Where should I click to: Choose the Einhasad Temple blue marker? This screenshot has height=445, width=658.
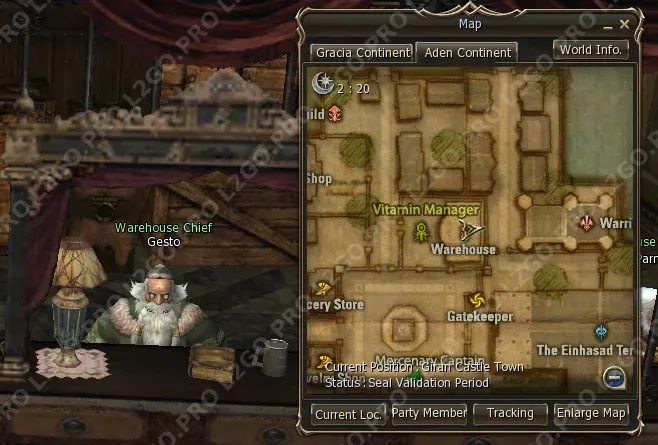click(x=600, y=332)
